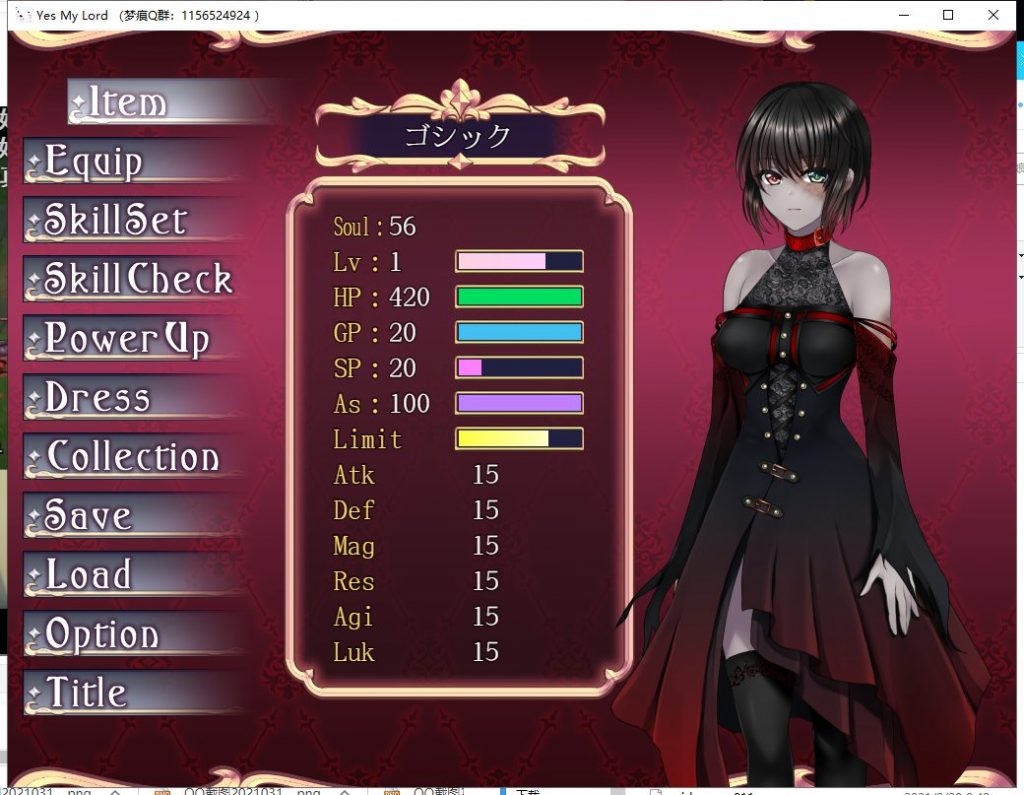Select the Dress menu entry
Viewport: 1024px width, 795px height.
(98, 398)
